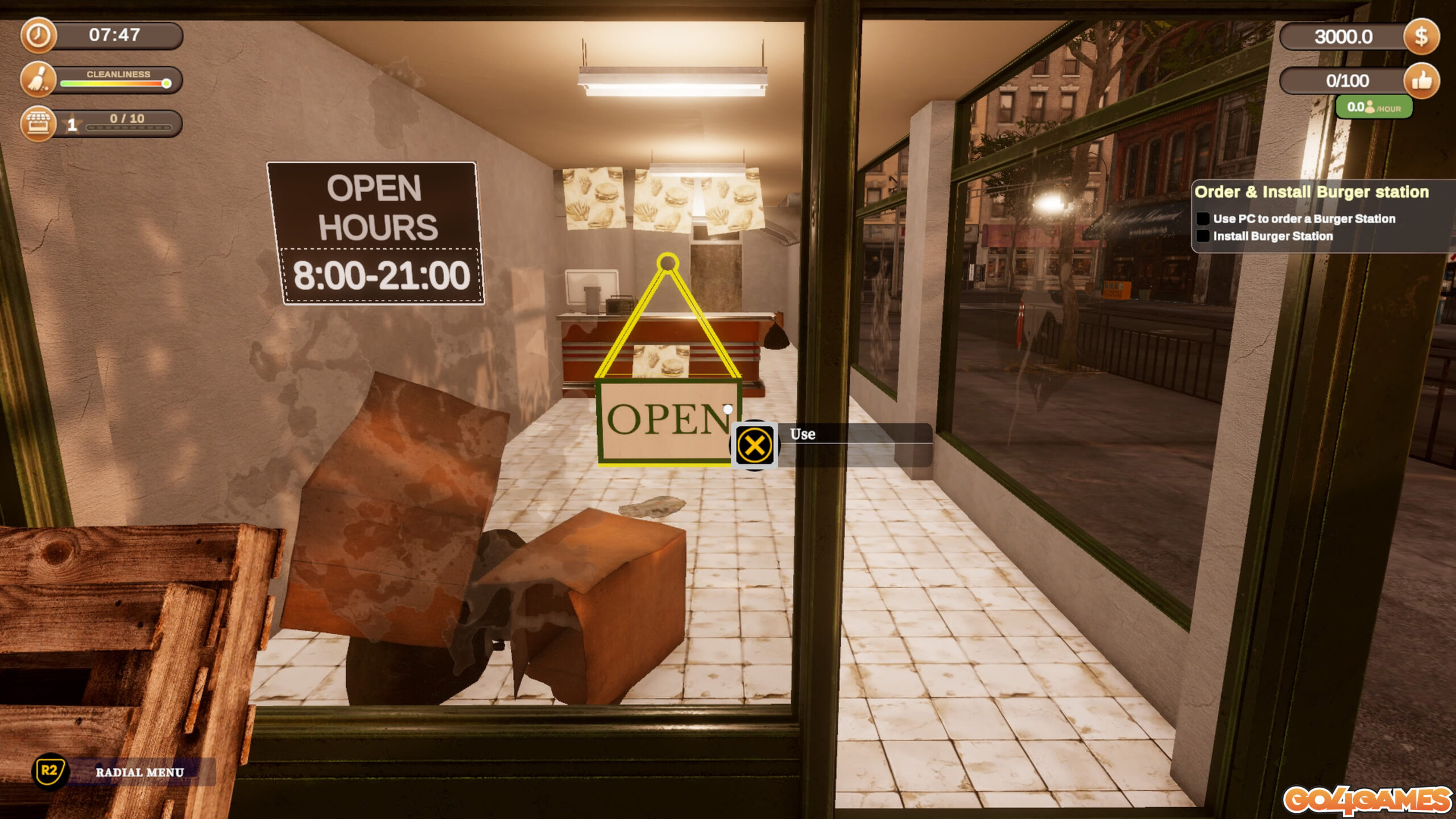Click the dollar sign money icon

(1421, 37)
